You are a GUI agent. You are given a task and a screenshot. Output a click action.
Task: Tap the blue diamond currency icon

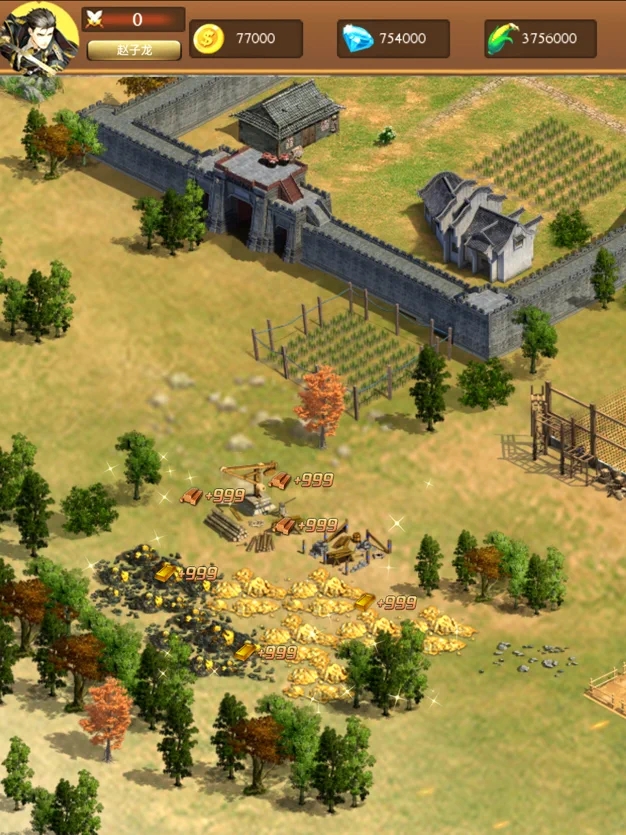coord(357,39)
